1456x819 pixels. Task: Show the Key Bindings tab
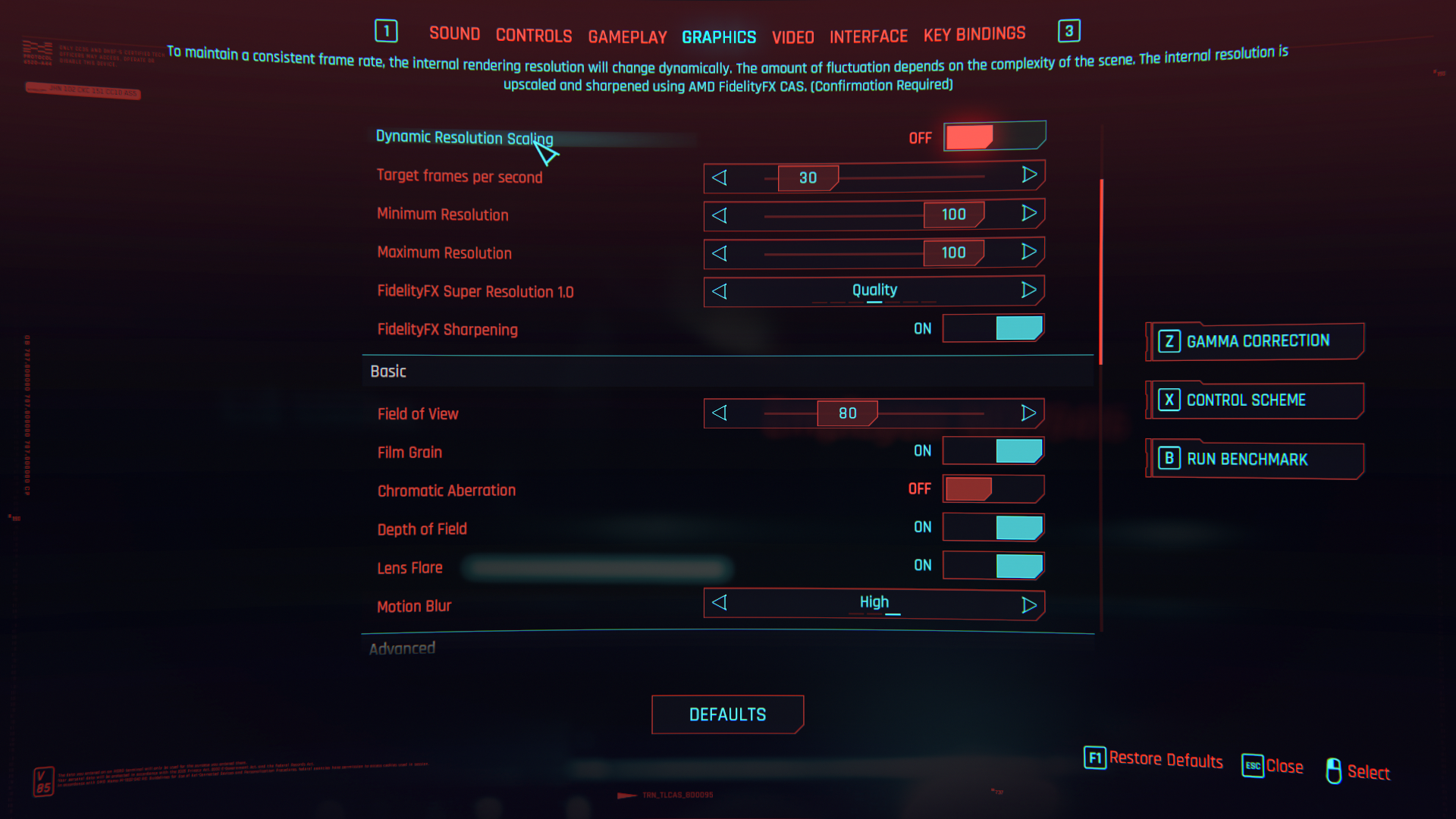[974, 34]
